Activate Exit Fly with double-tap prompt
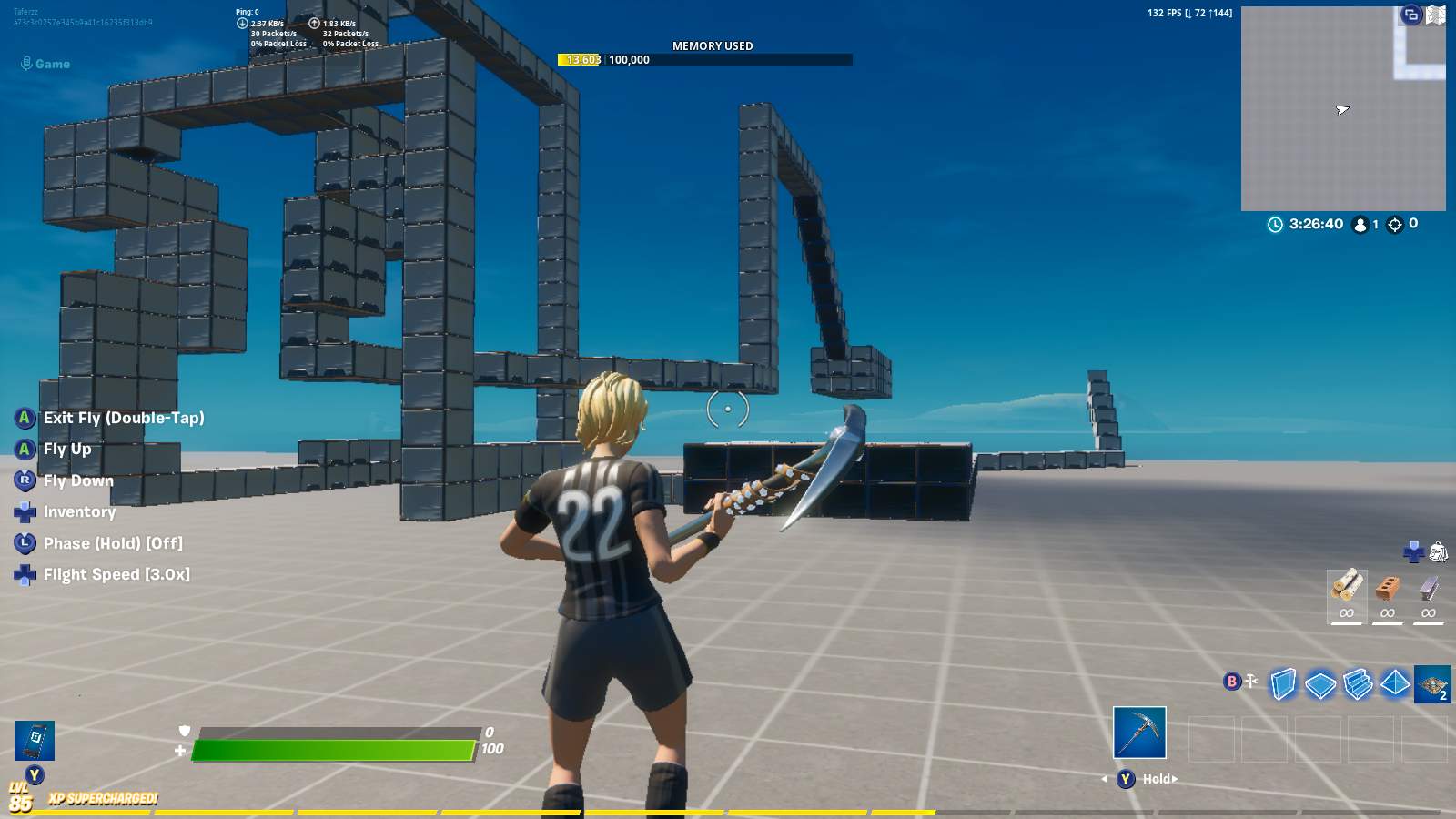This screenshot has width=1456, height=819. coord(122,418)
